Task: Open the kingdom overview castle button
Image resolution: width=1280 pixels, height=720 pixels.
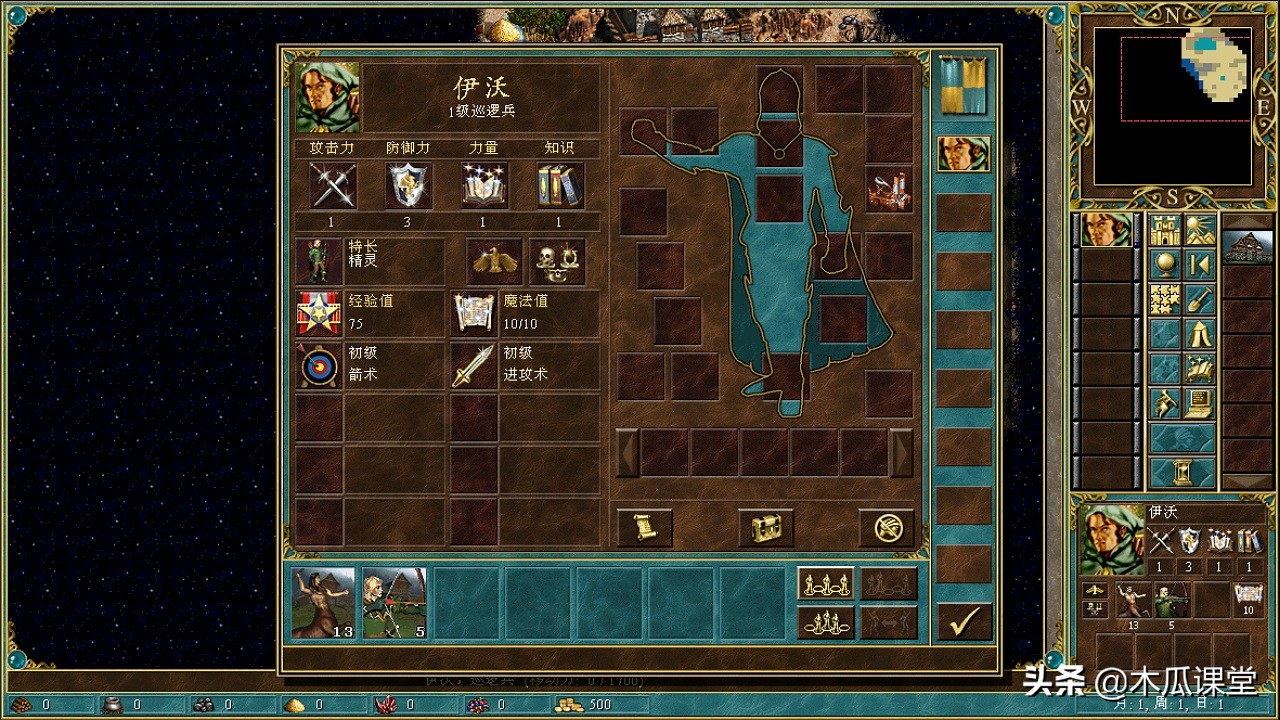Action: click(x=1165, y=230)
